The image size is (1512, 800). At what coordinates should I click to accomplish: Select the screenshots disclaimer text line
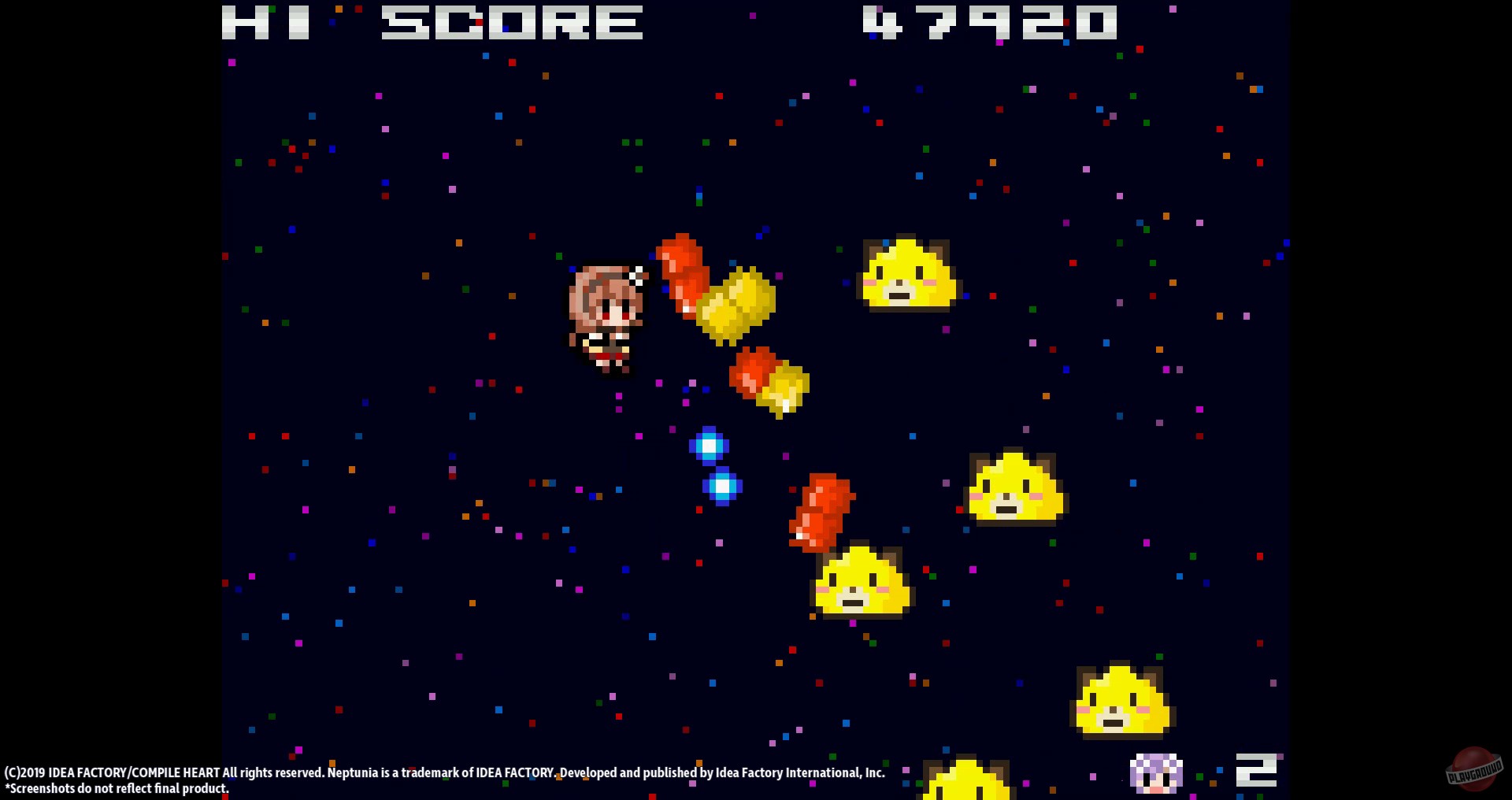point(117,788)
